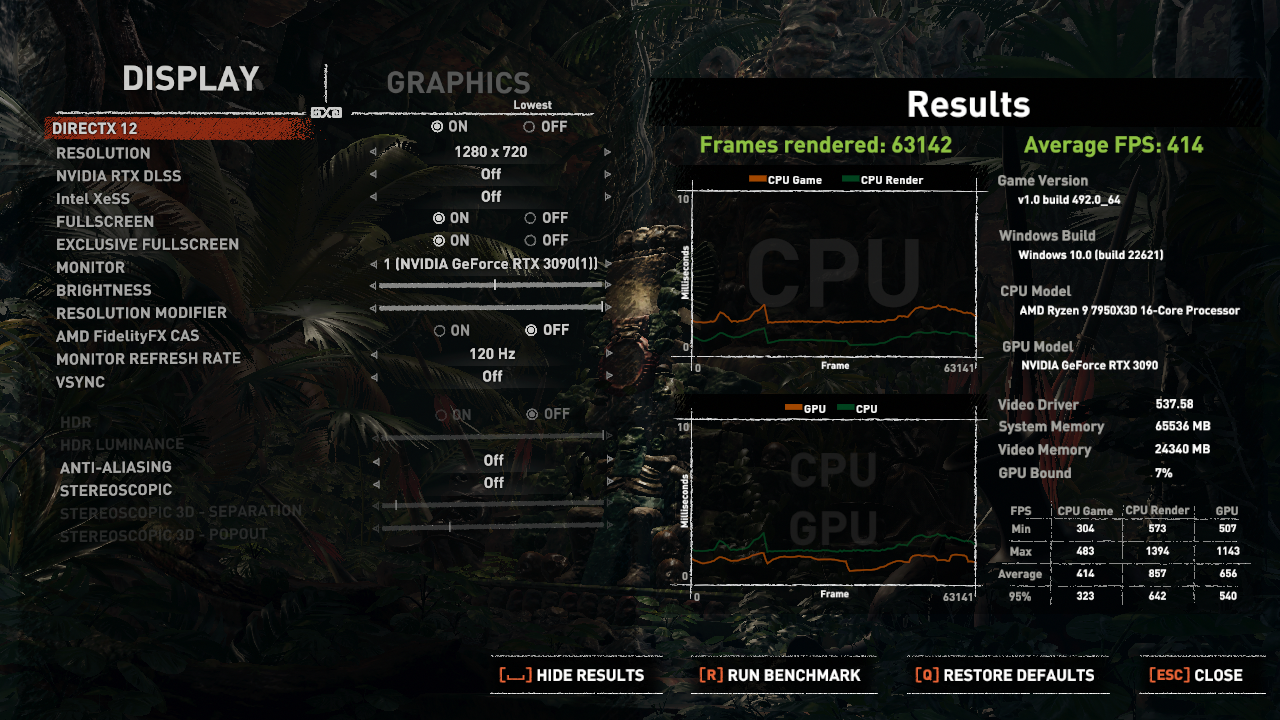Switch to the Graphics tab
The width and height of the screenshot is (1280, 720).
point(458,83)
